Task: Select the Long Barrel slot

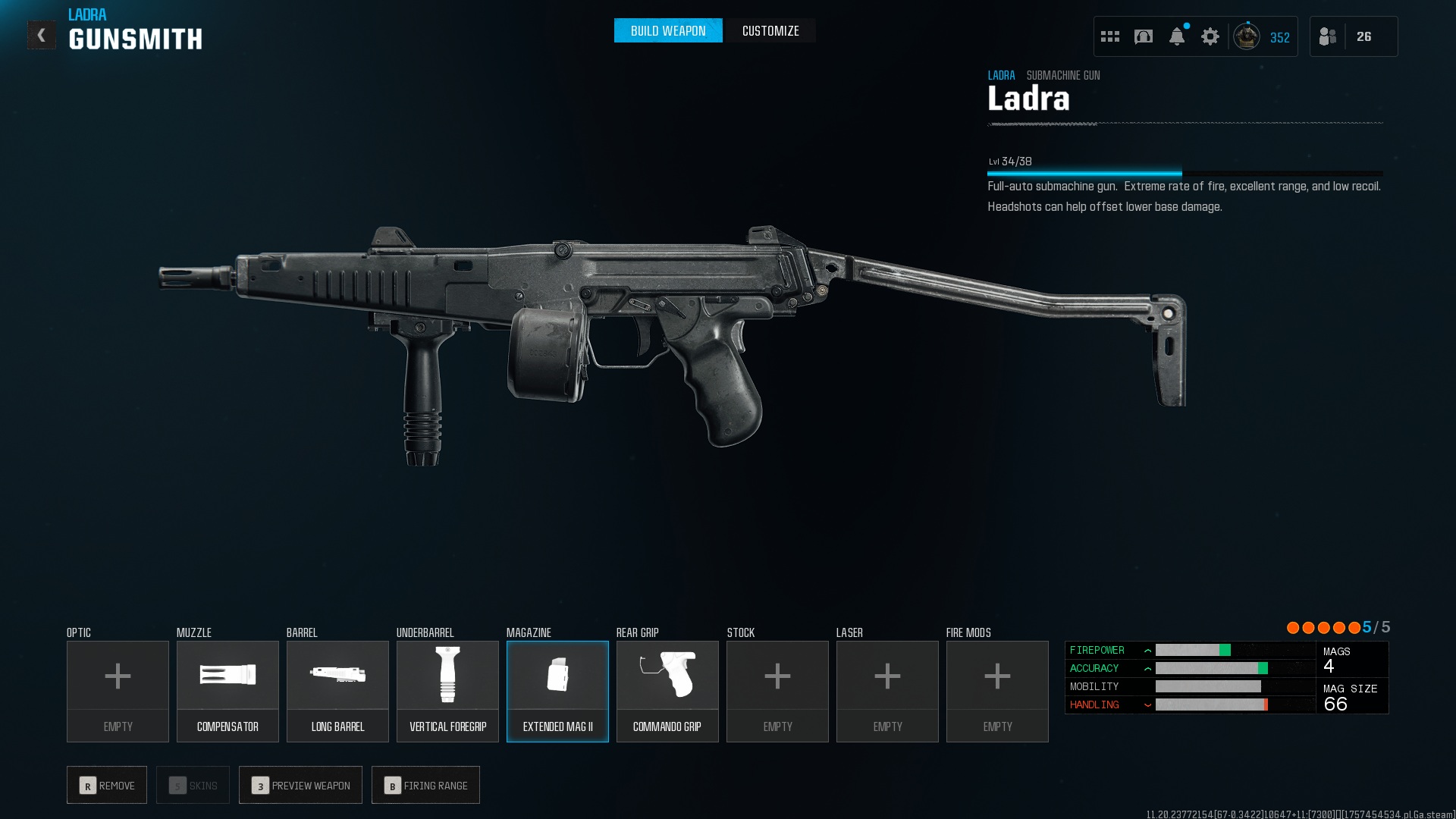Action: [x=337, y=691]
